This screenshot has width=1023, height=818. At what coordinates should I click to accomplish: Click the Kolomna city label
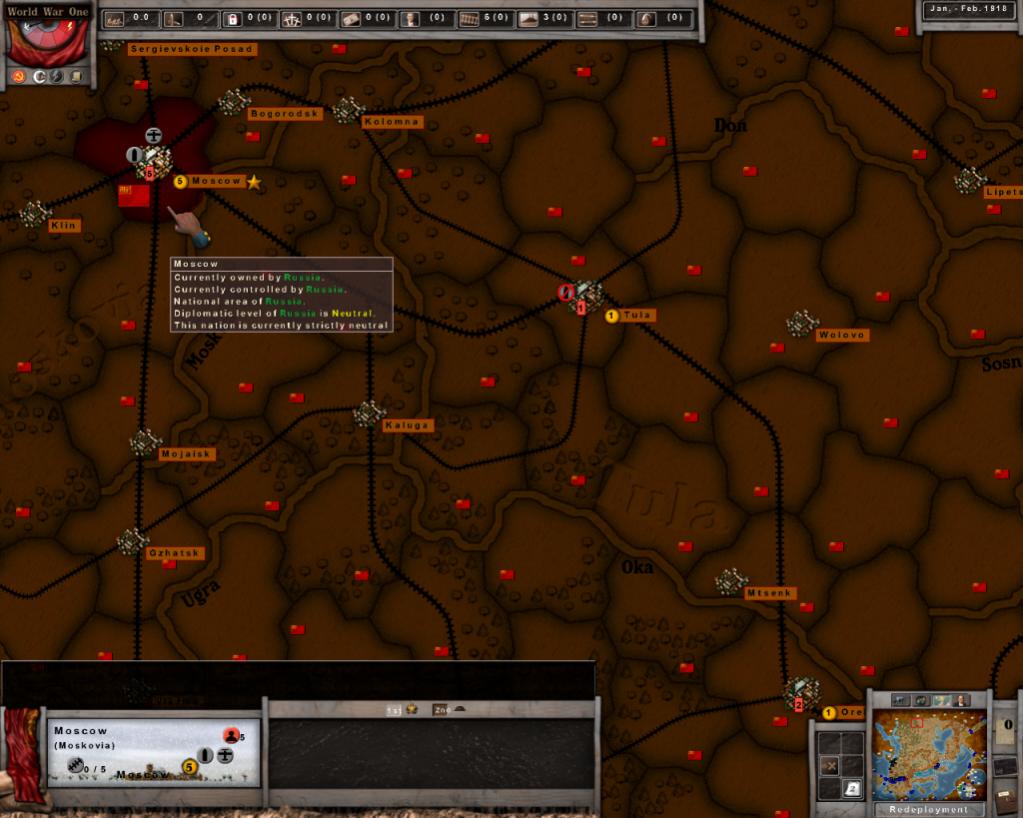tap(392, 122)
